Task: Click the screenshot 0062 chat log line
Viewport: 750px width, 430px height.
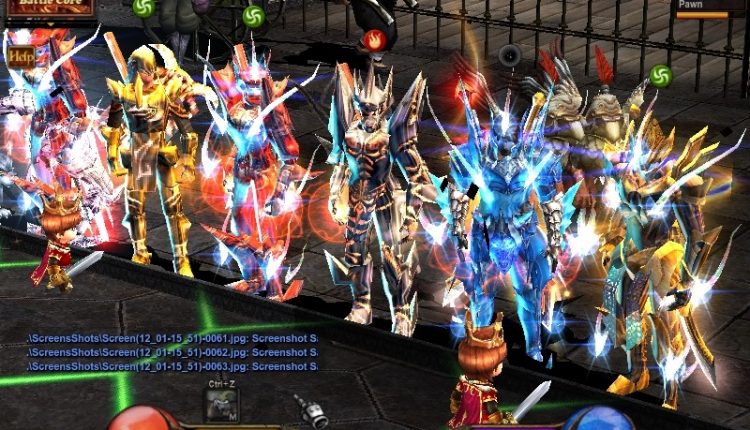Action: 172,353
